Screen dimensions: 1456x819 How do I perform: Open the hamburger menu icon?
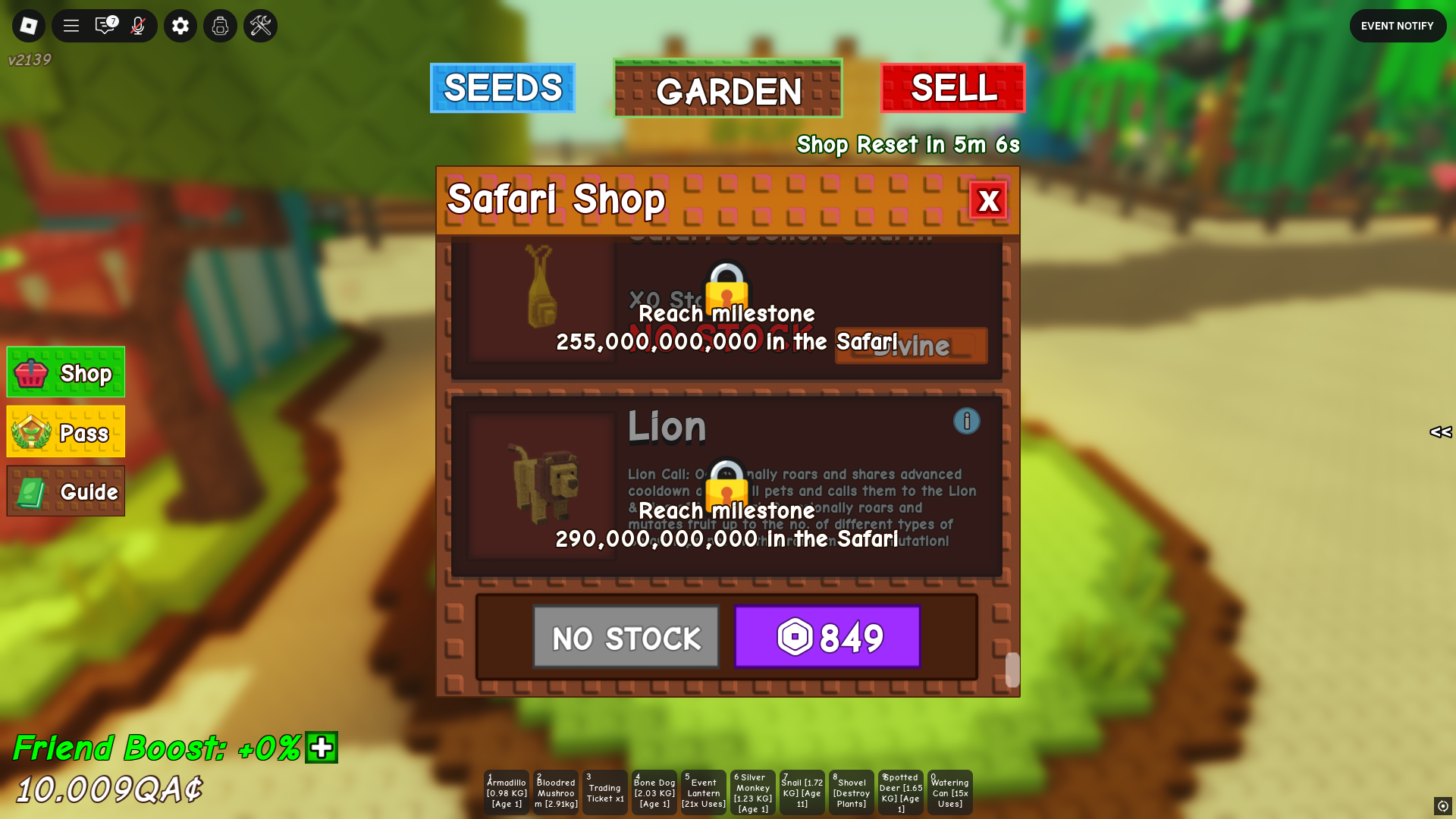[71, 25]
